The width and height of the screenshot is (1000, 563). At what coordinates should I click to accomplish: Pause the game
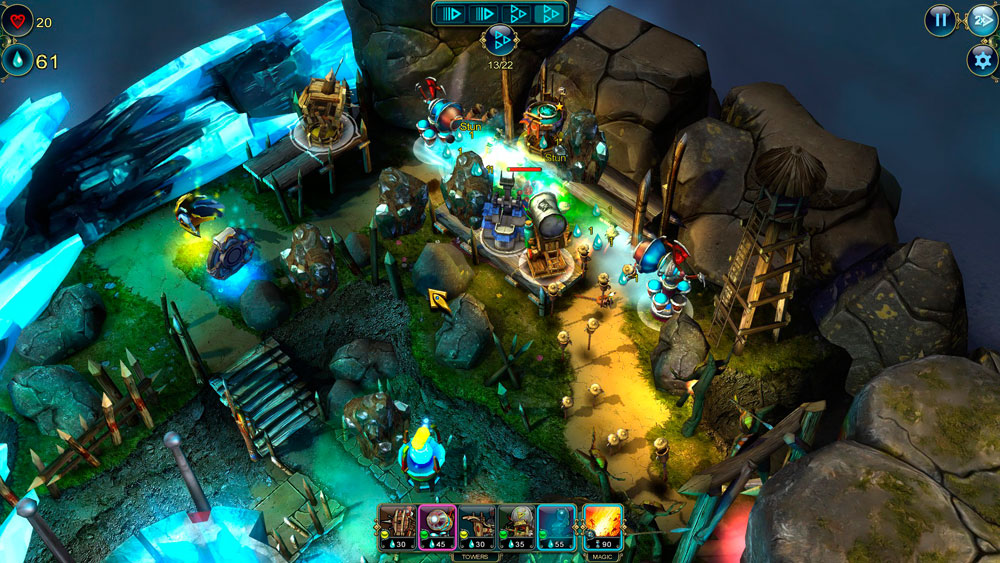point(940,20)
